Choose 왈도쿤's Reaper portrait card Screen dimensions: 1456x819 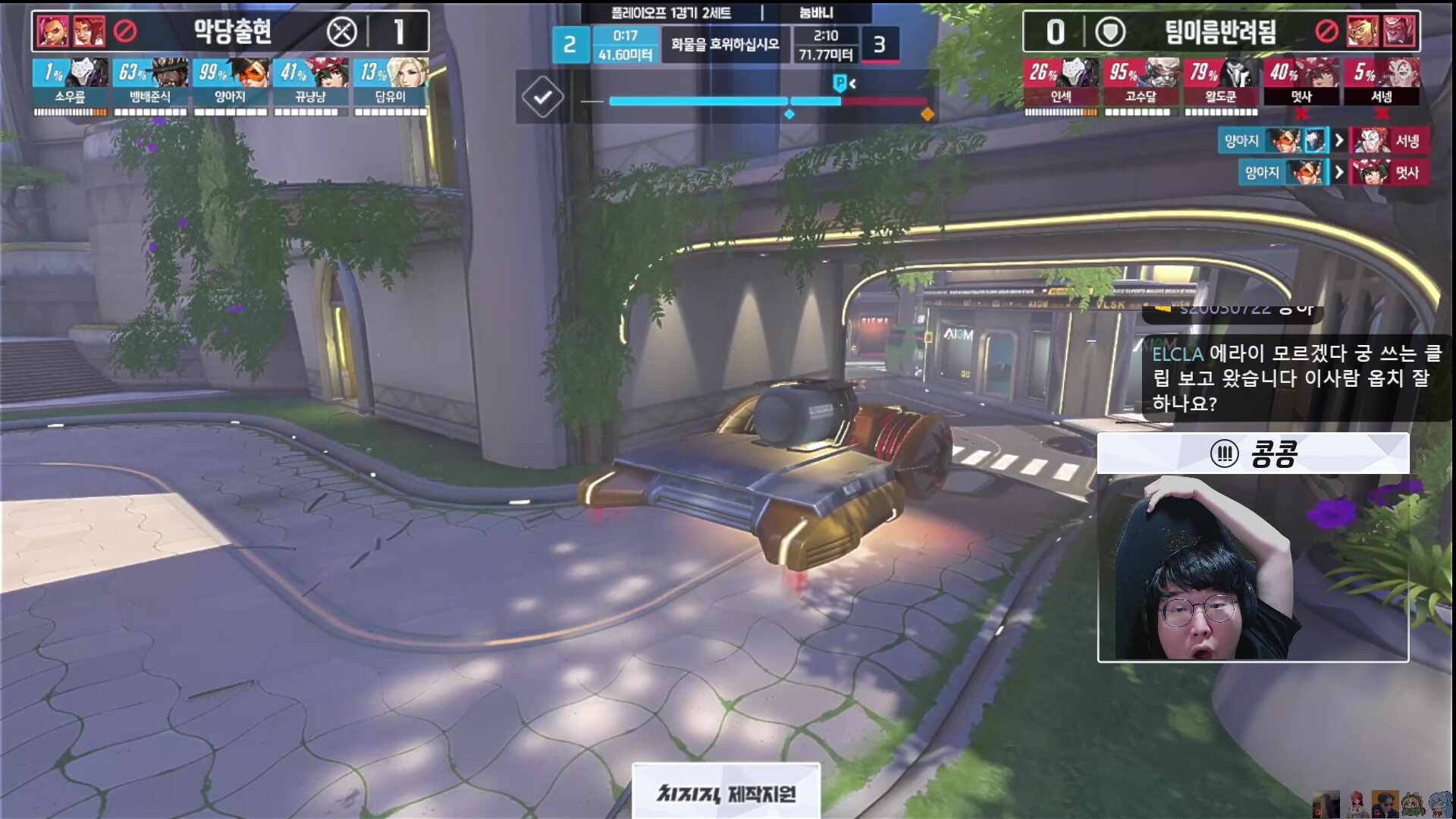coord(1221,83)
